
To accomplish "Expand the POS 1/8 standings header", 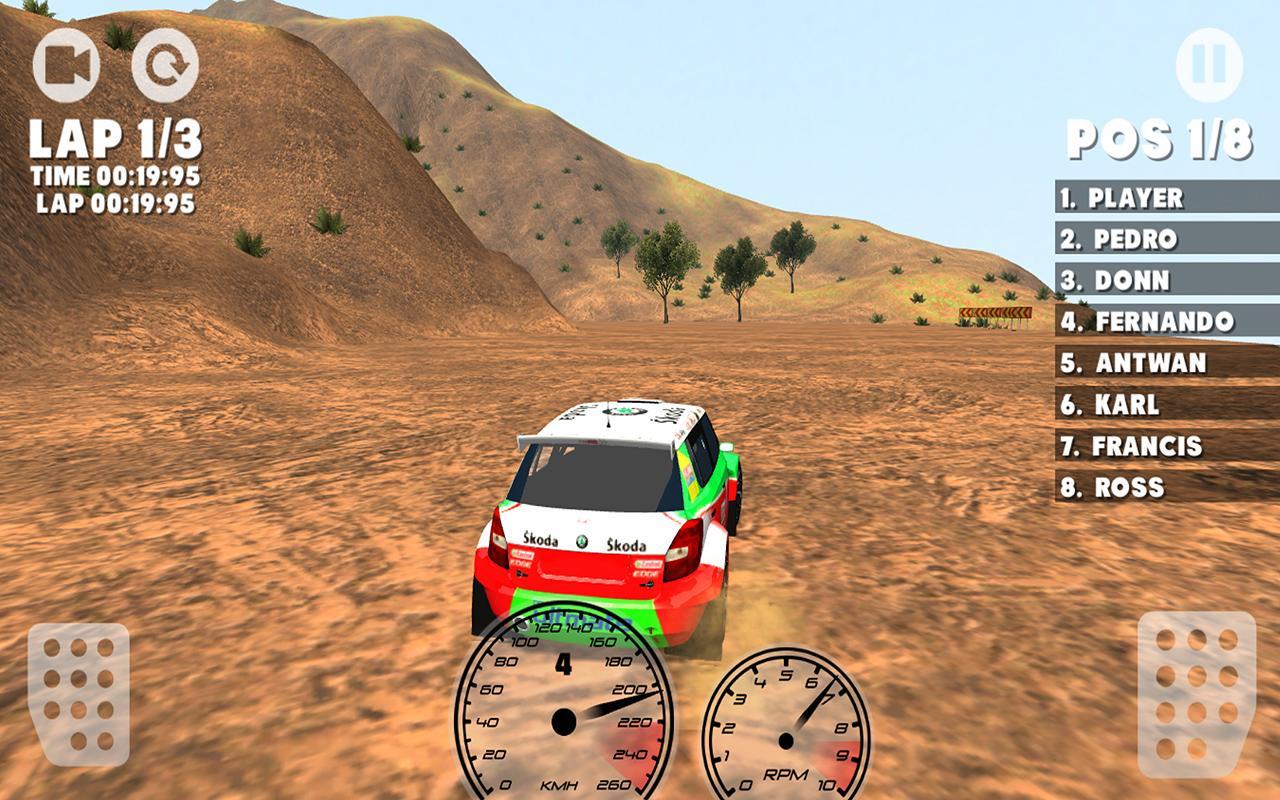I will 1157,138.
